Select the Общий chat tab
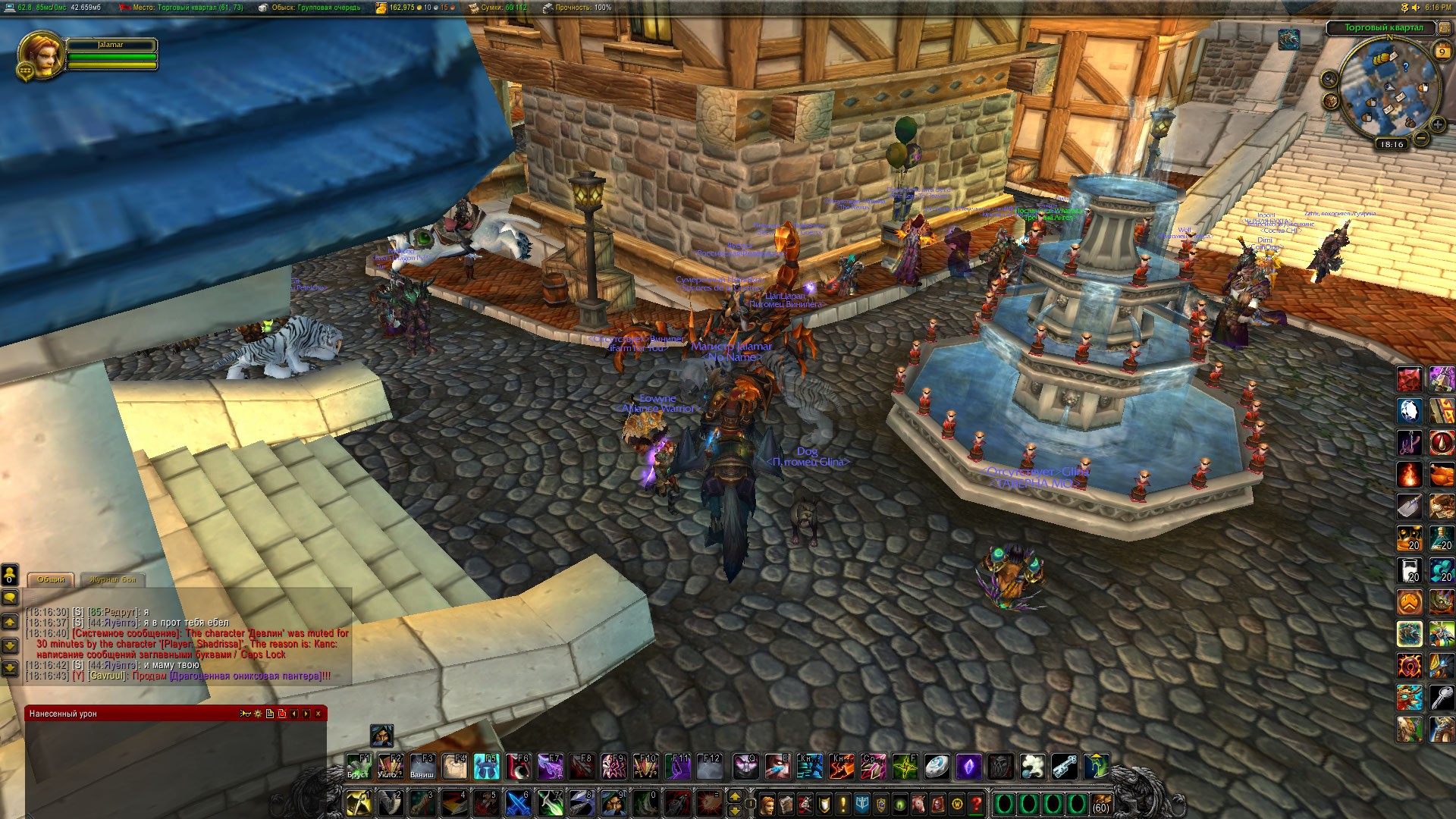This screenshot has height=819, width=1456. (51, 579)
